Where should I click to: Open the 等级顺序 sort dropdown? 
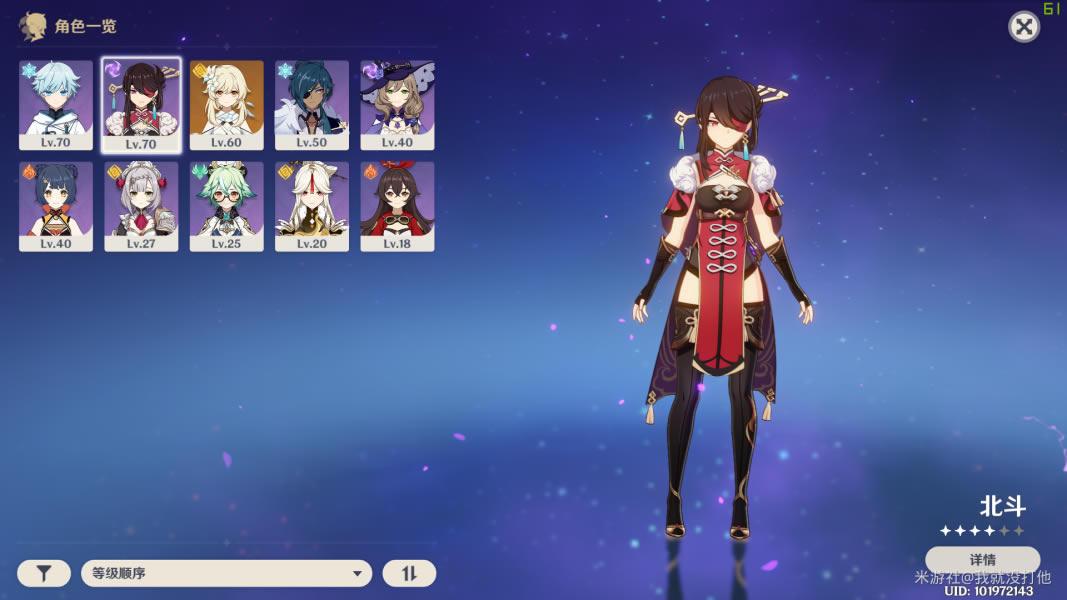tap(226, 573)
